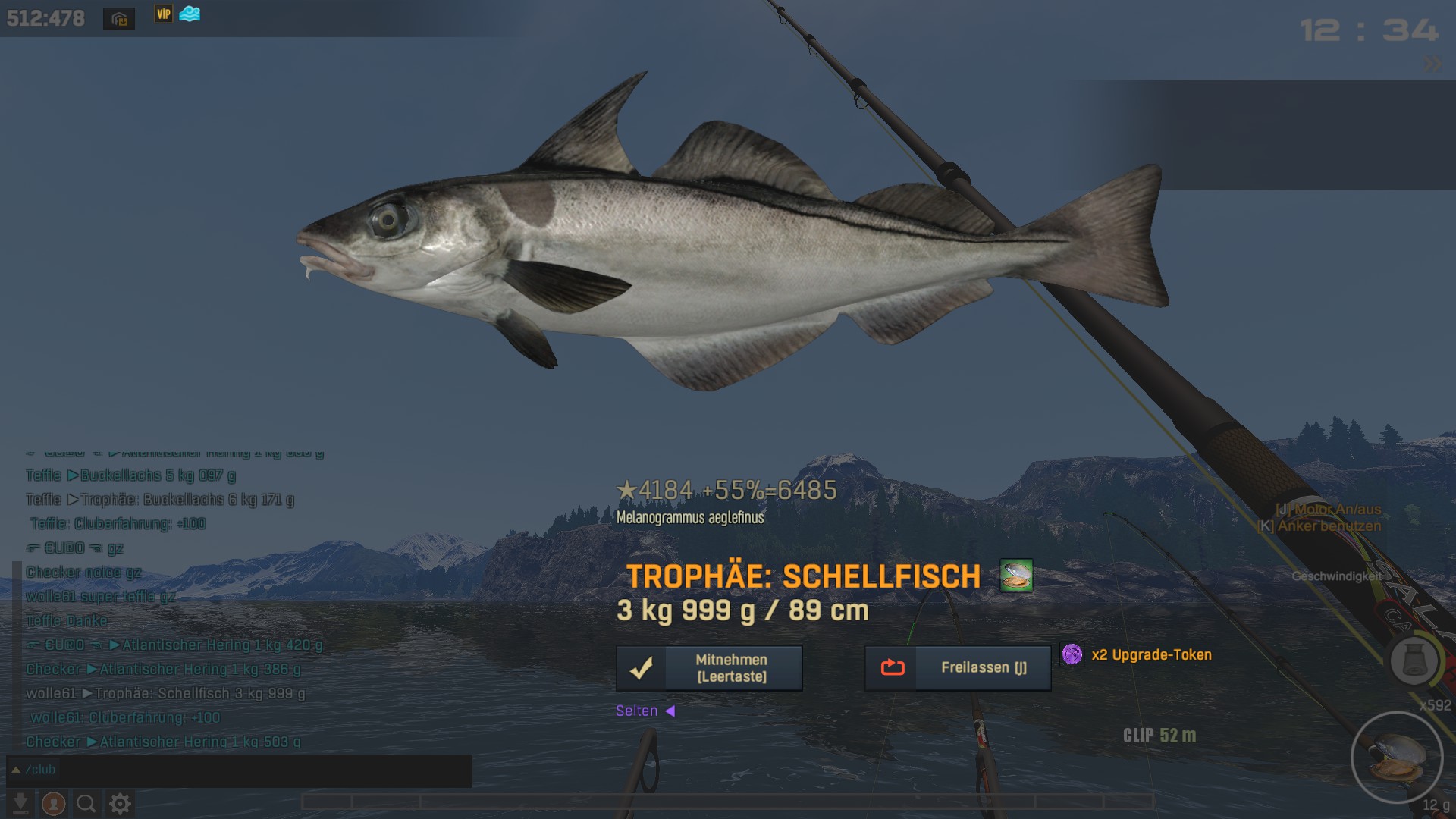The width and height of the screenshot is (1456, 819).
Task: Open settings via the gear icon
Action: point(120,803)
